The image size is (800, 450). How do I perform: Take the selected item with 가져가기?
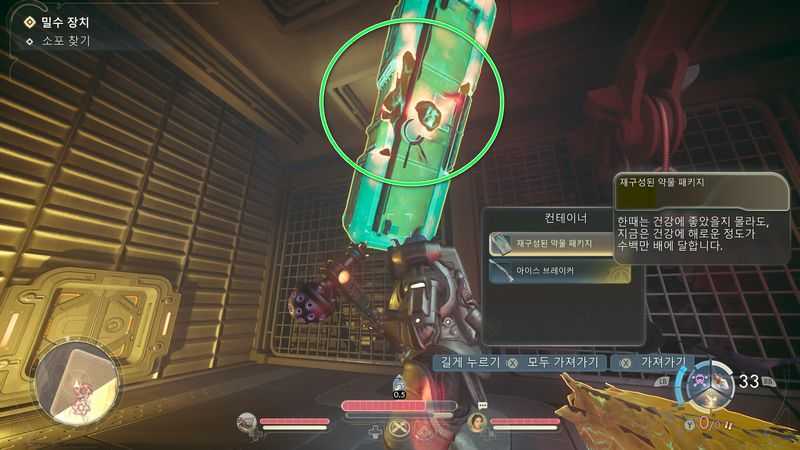coord(662,362)
